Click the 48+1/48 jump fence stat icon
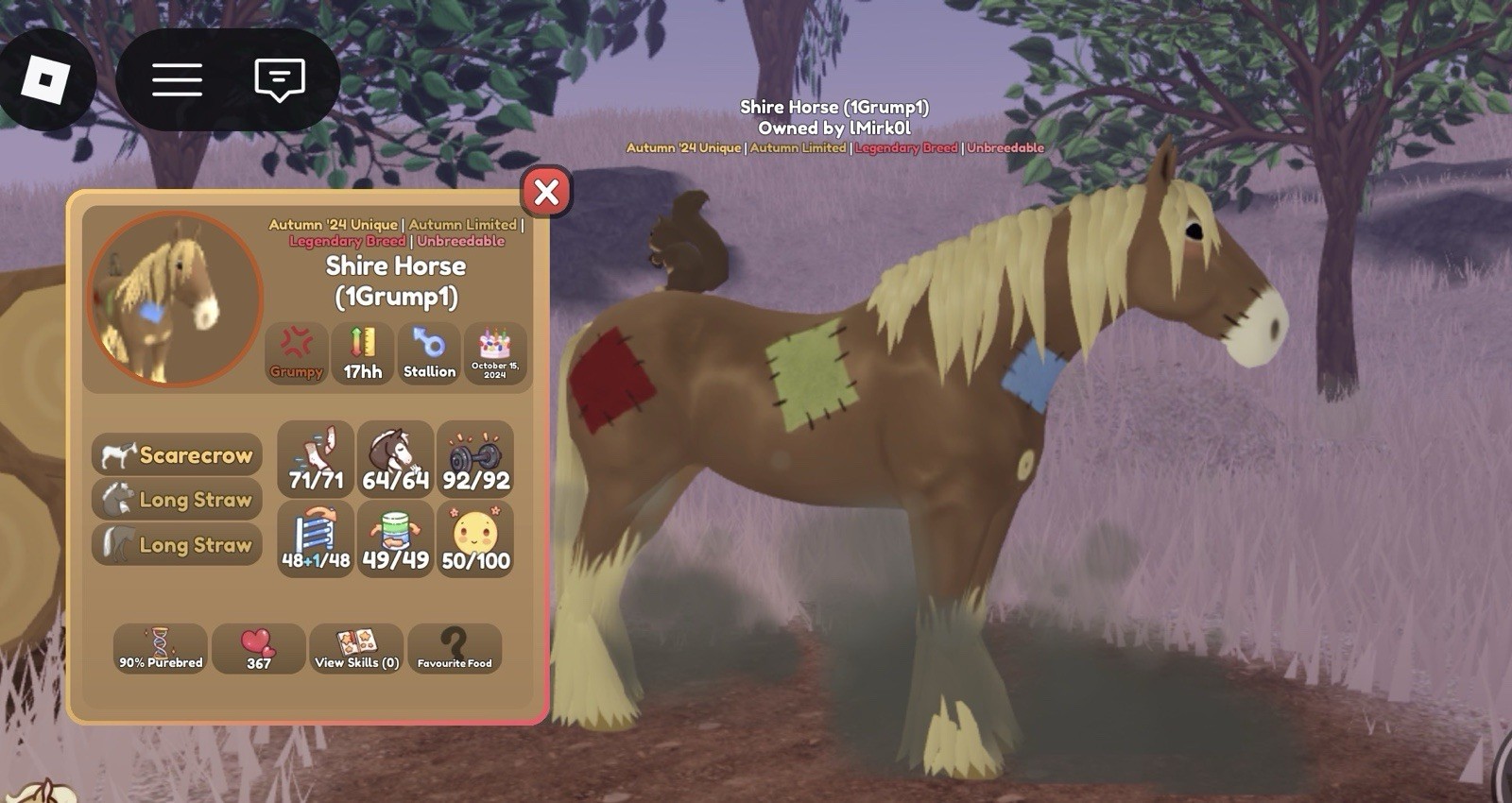 317,538
